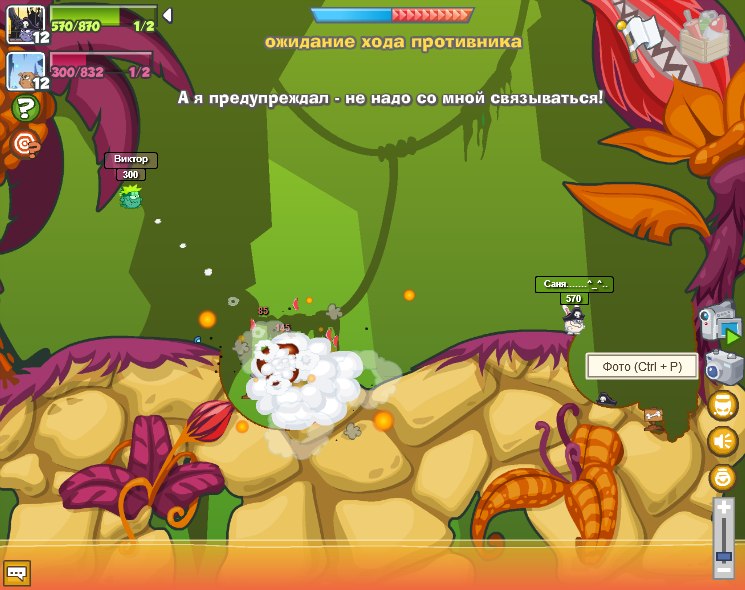Screen dimensions: 745x590
Task: Open the green question mark help
Action: point(26,109)
